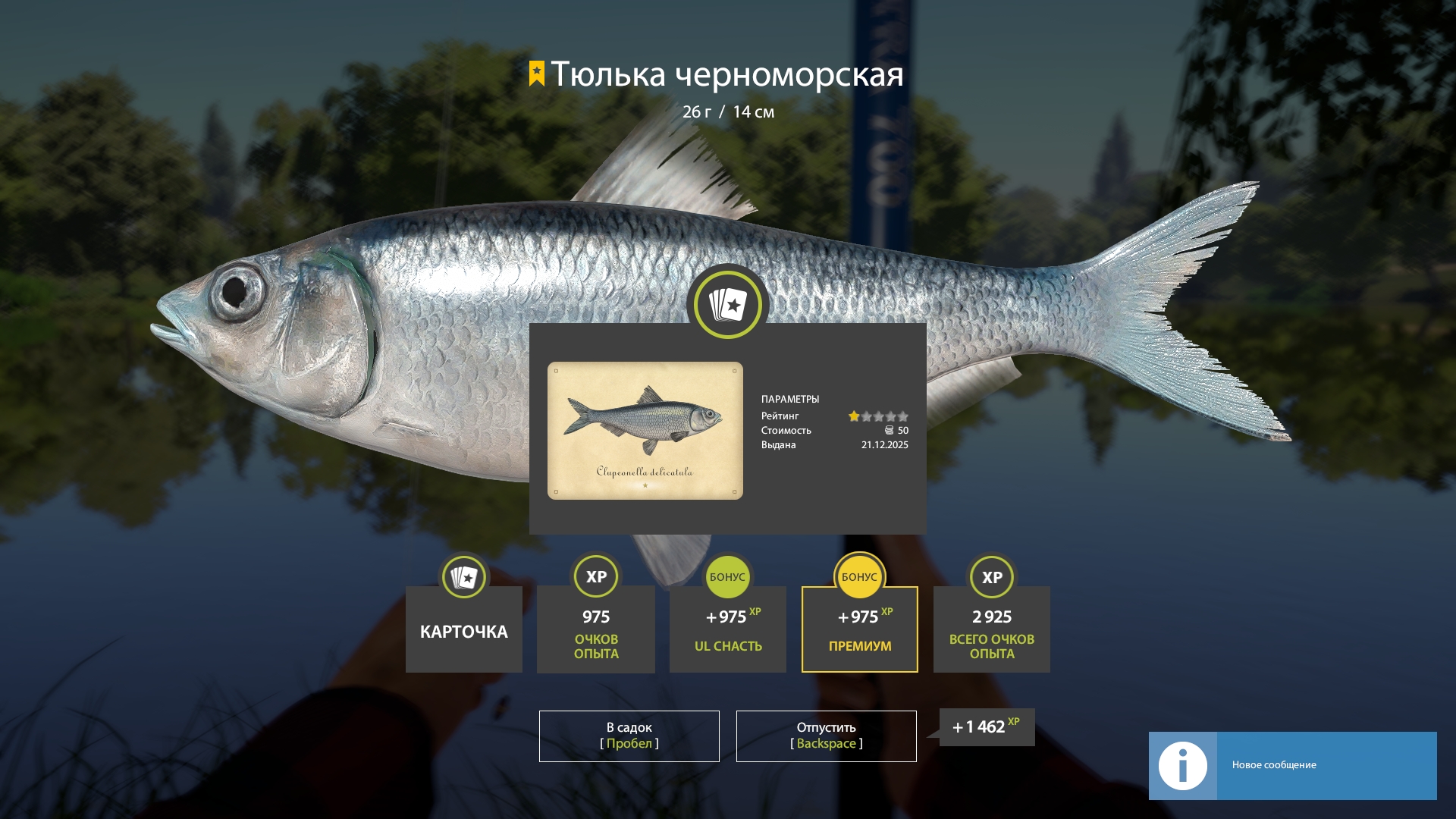
Task: Open the Clupeonella delicatula card illustration
Action: click(645, 431)
